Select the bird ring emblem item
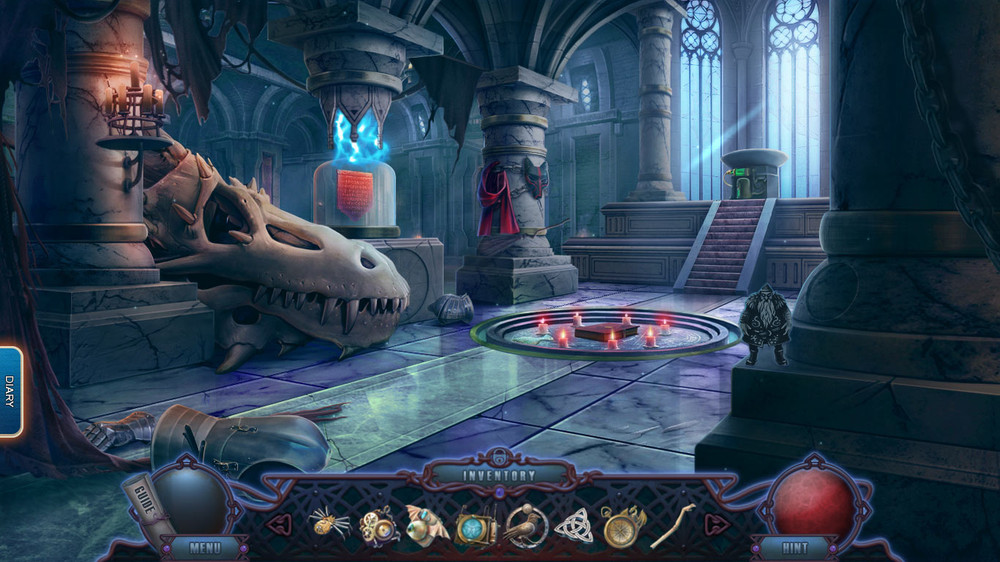The width and height of the screenshot is (1000, 562). [525, 525]
